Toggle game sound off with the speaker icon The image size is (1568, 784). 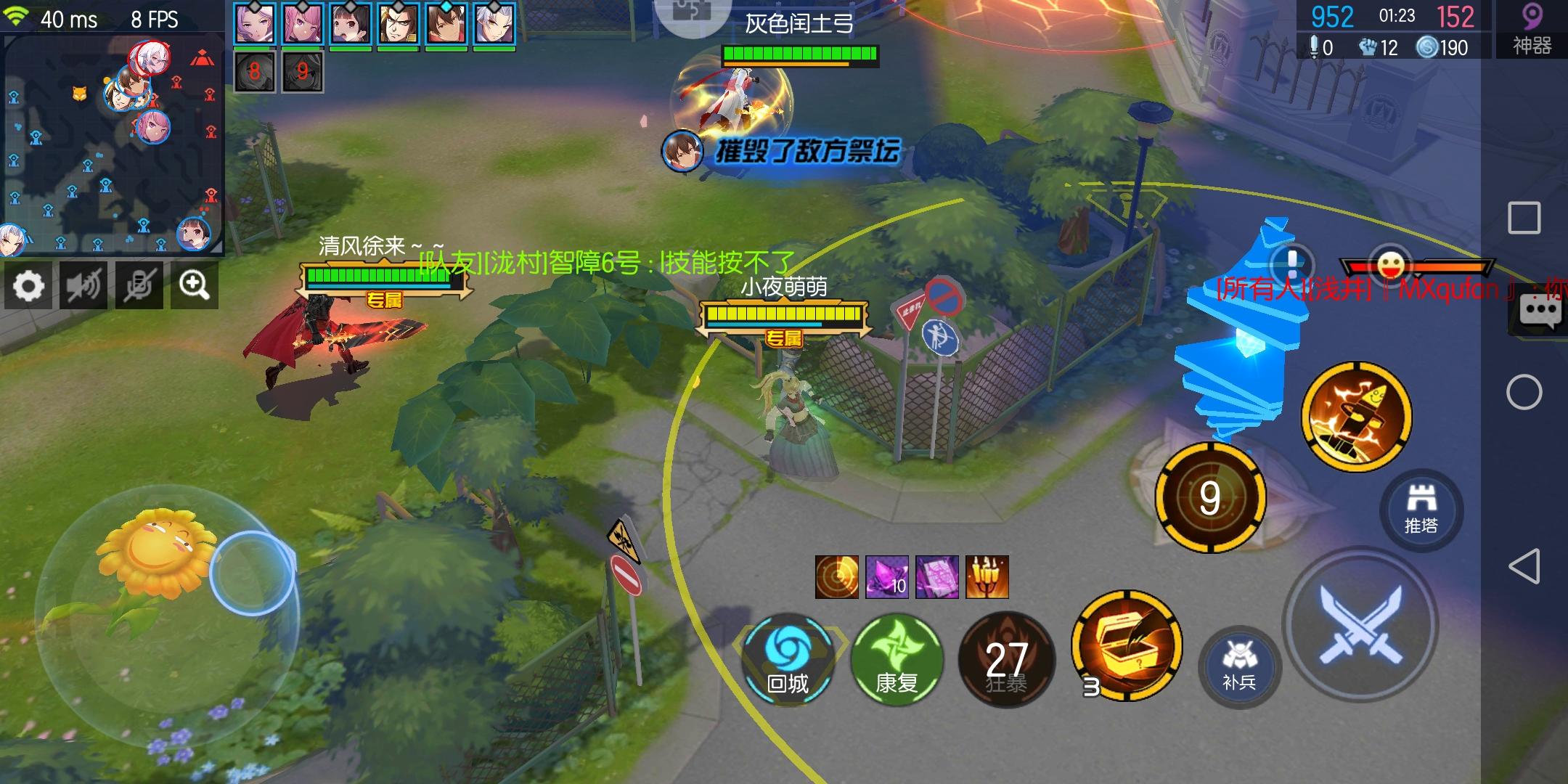click(83, 286)
